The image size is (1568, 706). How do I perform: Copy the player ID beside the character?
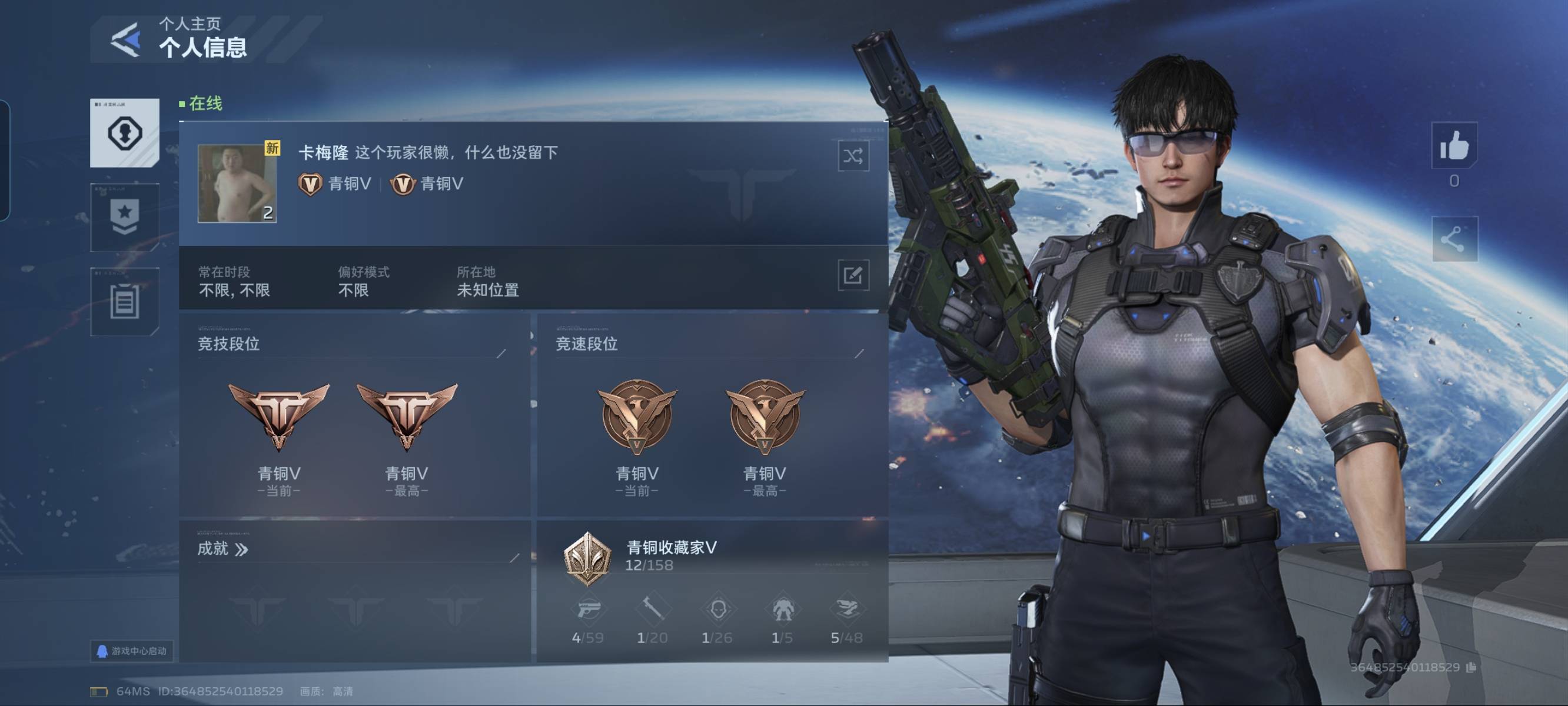(1471, 668)
